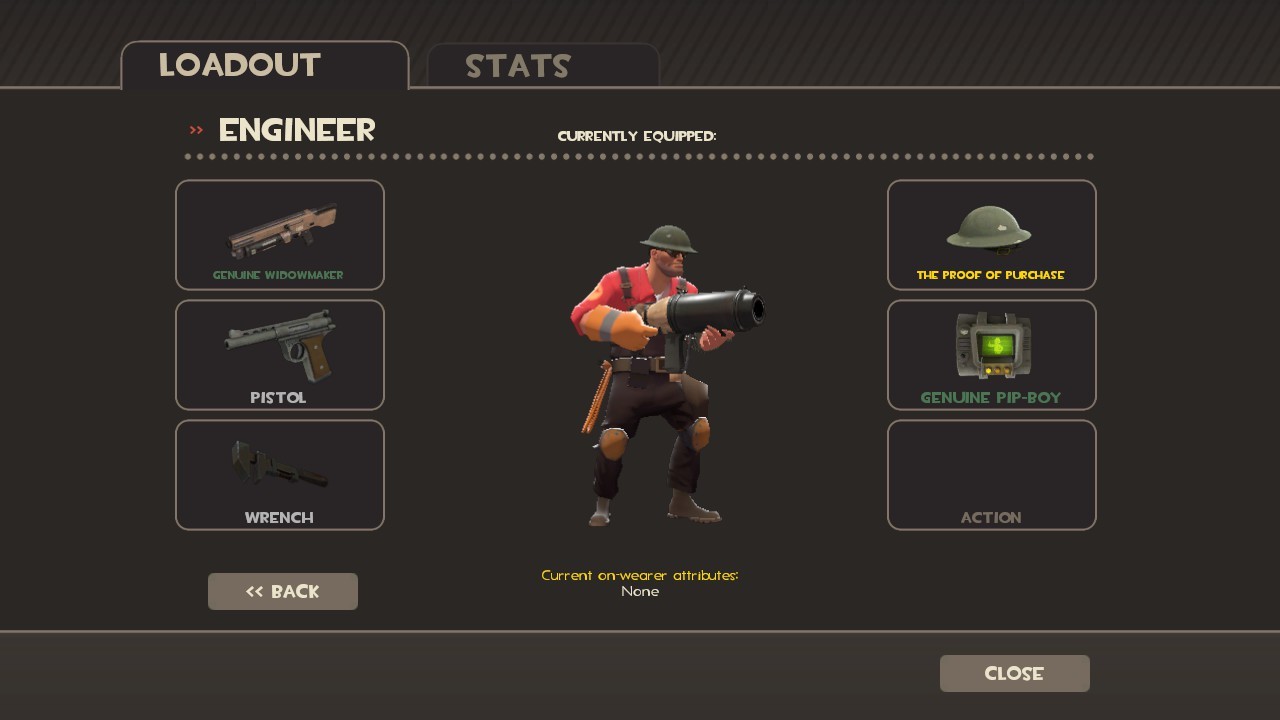Image resolution: width=1280 pixels, height=720 pixels.
Task: Click the helmet image in the hat slot
Action: [991, 230]
